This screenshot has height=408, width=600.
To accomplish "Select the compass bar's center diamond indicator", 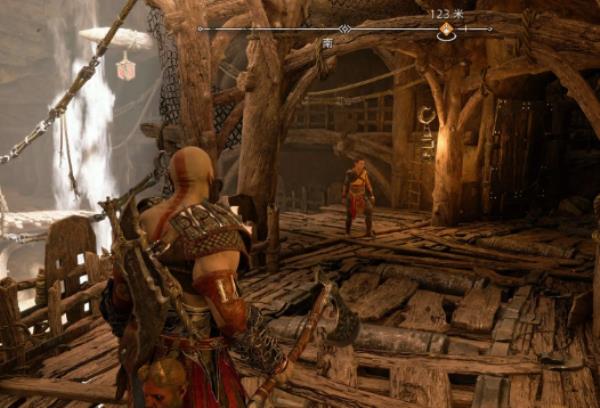I will (x=345, y=29).
